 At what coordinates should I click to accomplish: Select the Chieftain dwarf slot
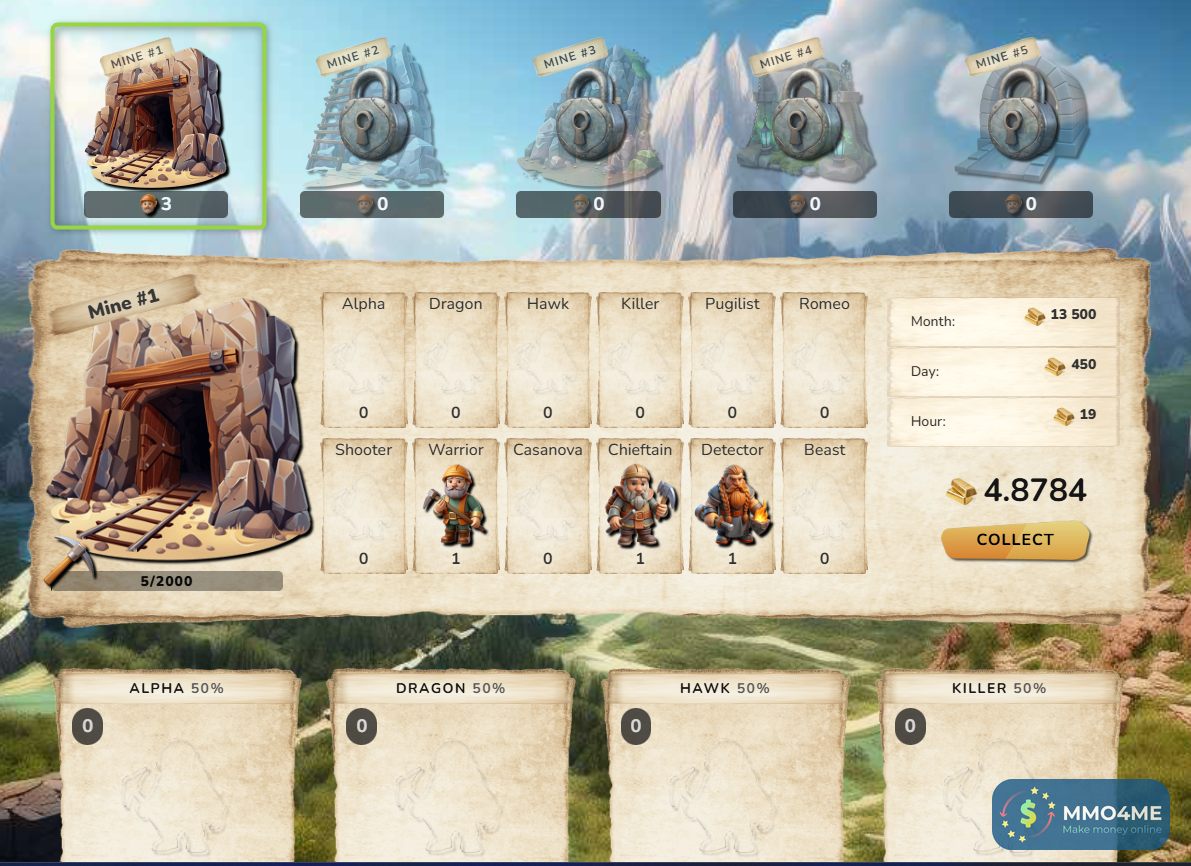tap(640, 506)
